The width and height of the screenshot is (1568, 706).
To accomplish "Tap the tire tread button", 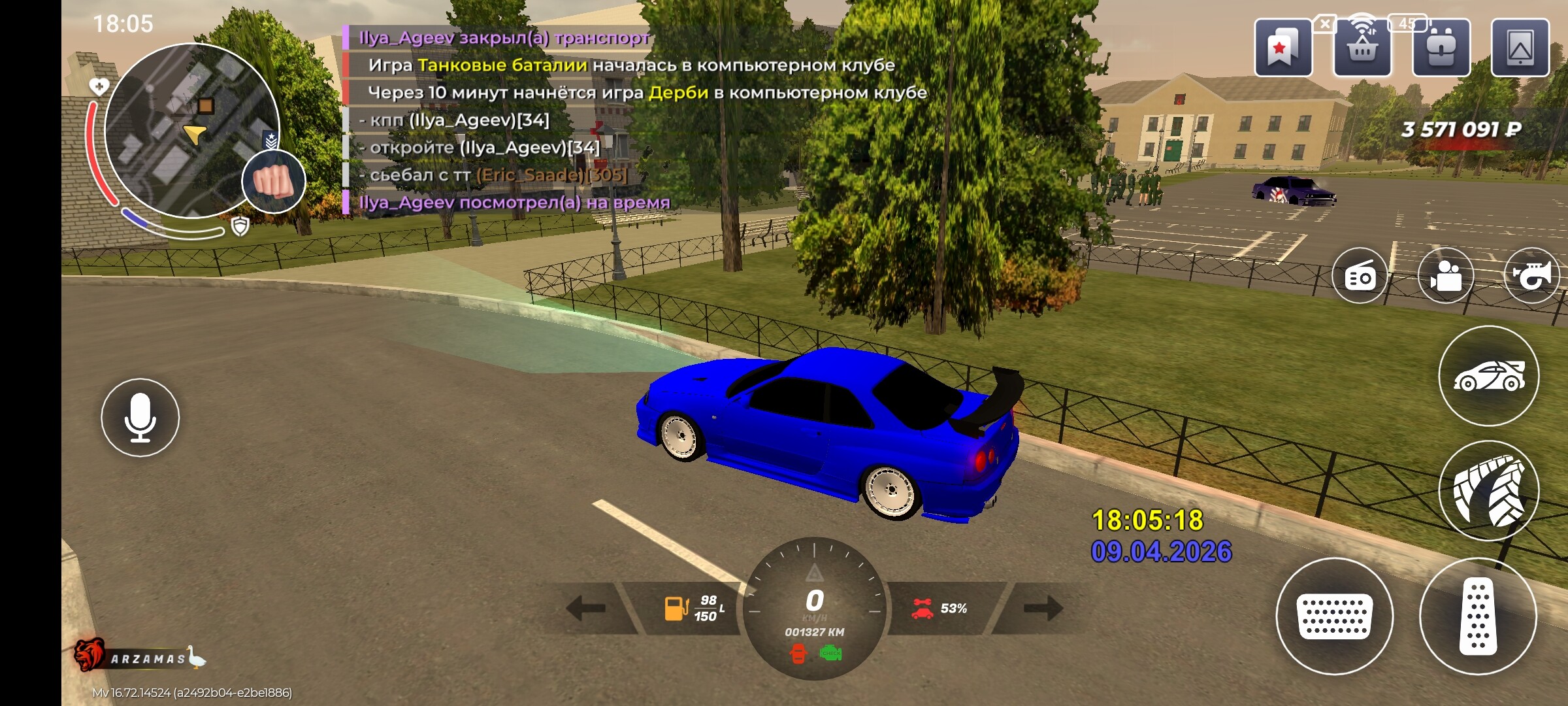I will coord(1489,491).
